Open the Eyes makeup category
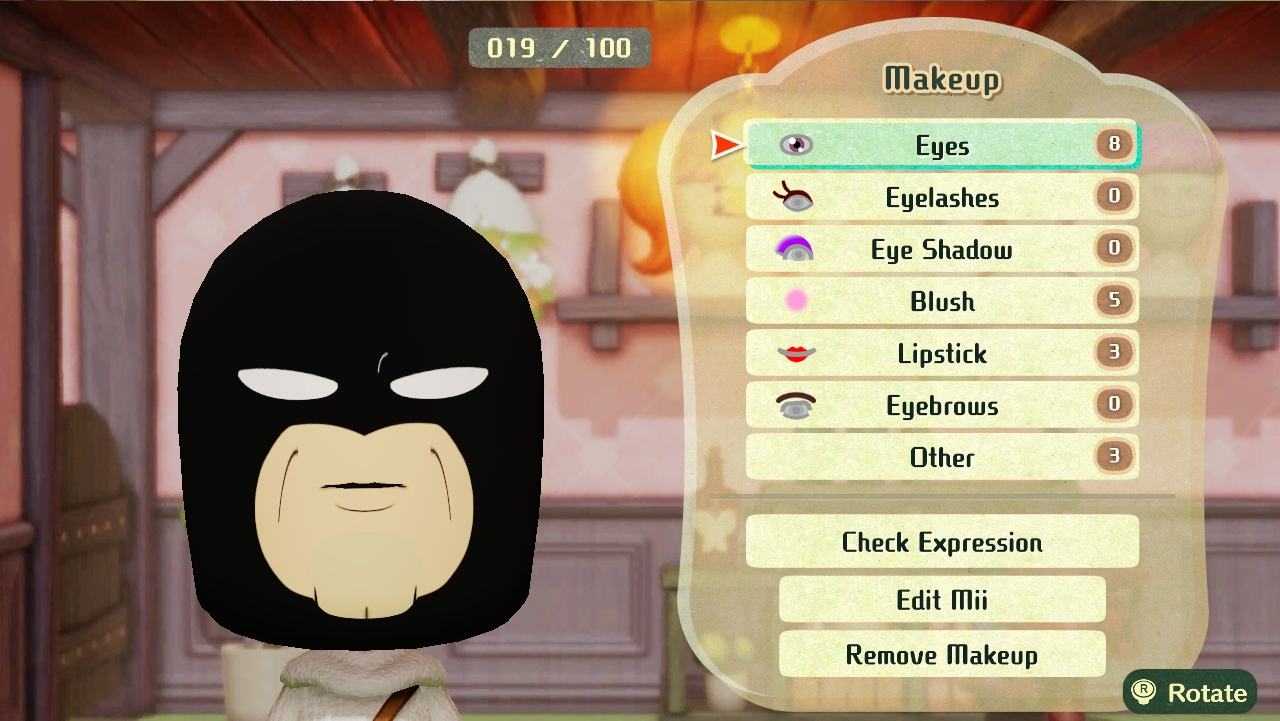Viewport: 1280px width, 721px height. click(940, 145)
